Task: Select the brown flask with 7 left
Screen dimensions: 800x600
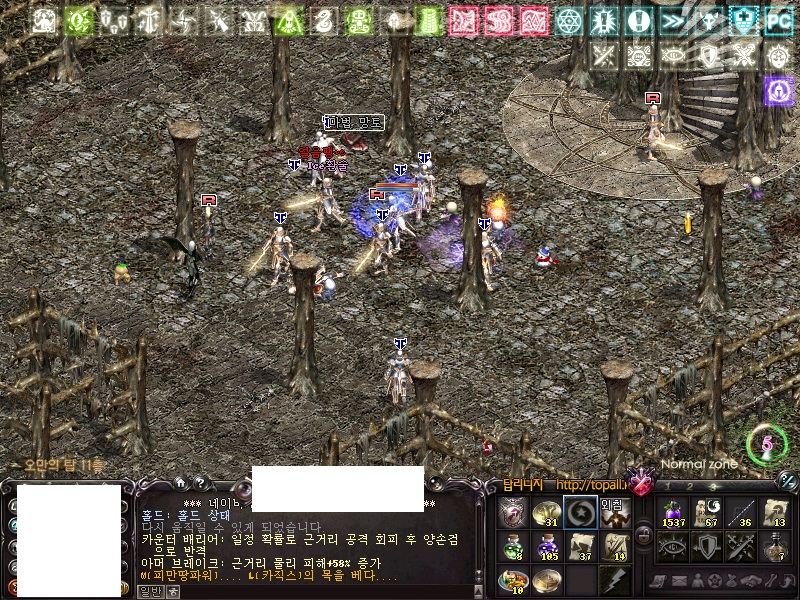Action: click(x=775, y=546)
